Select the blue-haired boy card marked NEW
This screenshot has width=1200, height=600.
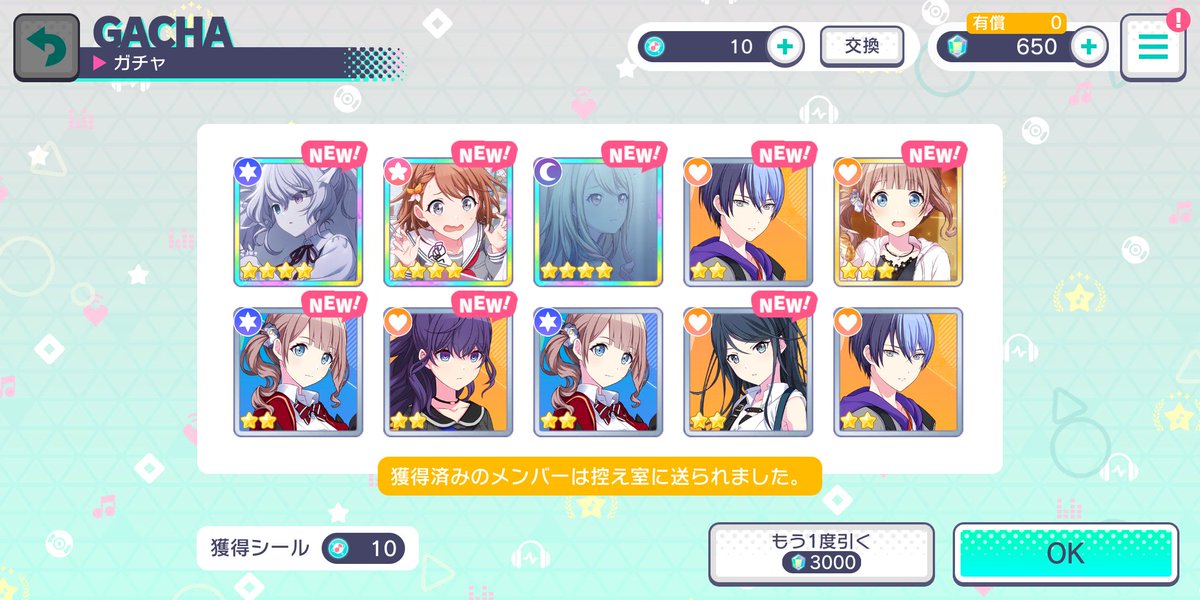pos(747,221)
